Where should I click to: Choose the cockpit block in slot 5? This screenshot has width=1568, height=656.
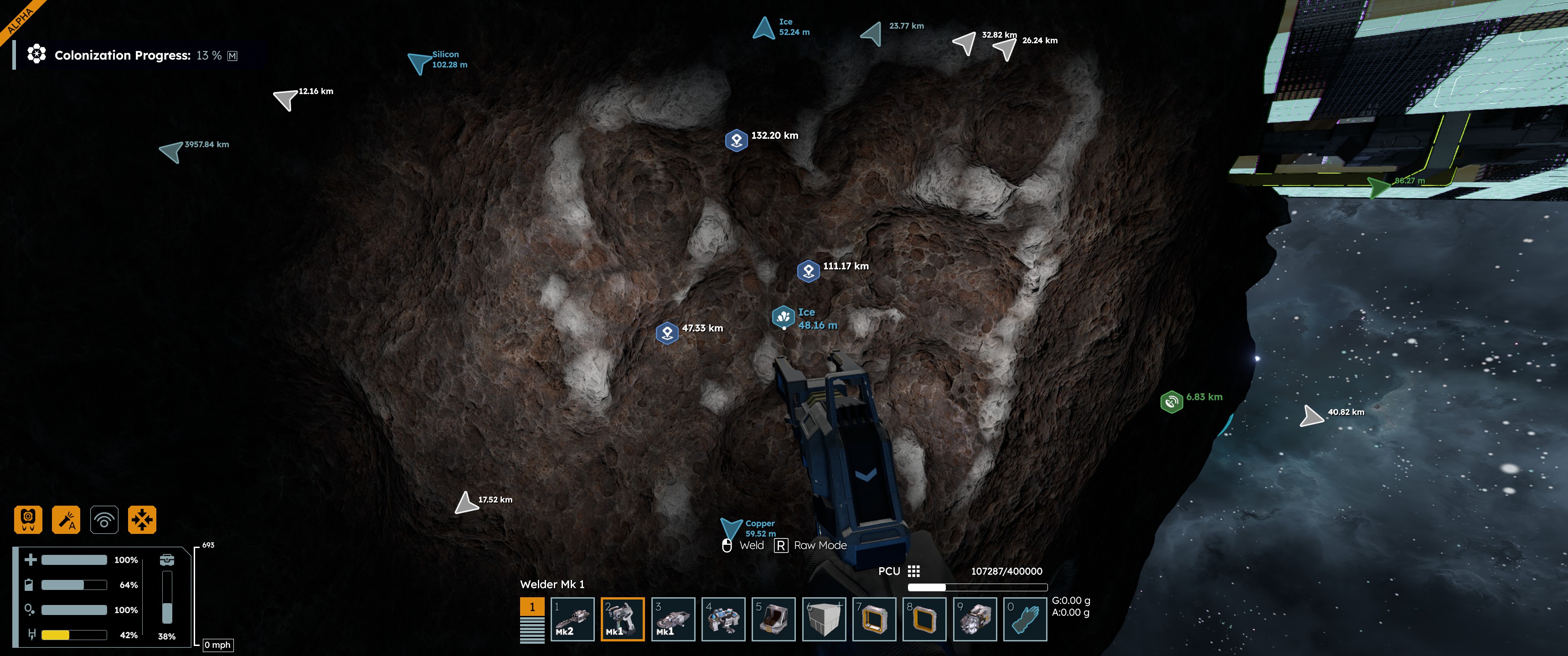click(x=773, y=619)
